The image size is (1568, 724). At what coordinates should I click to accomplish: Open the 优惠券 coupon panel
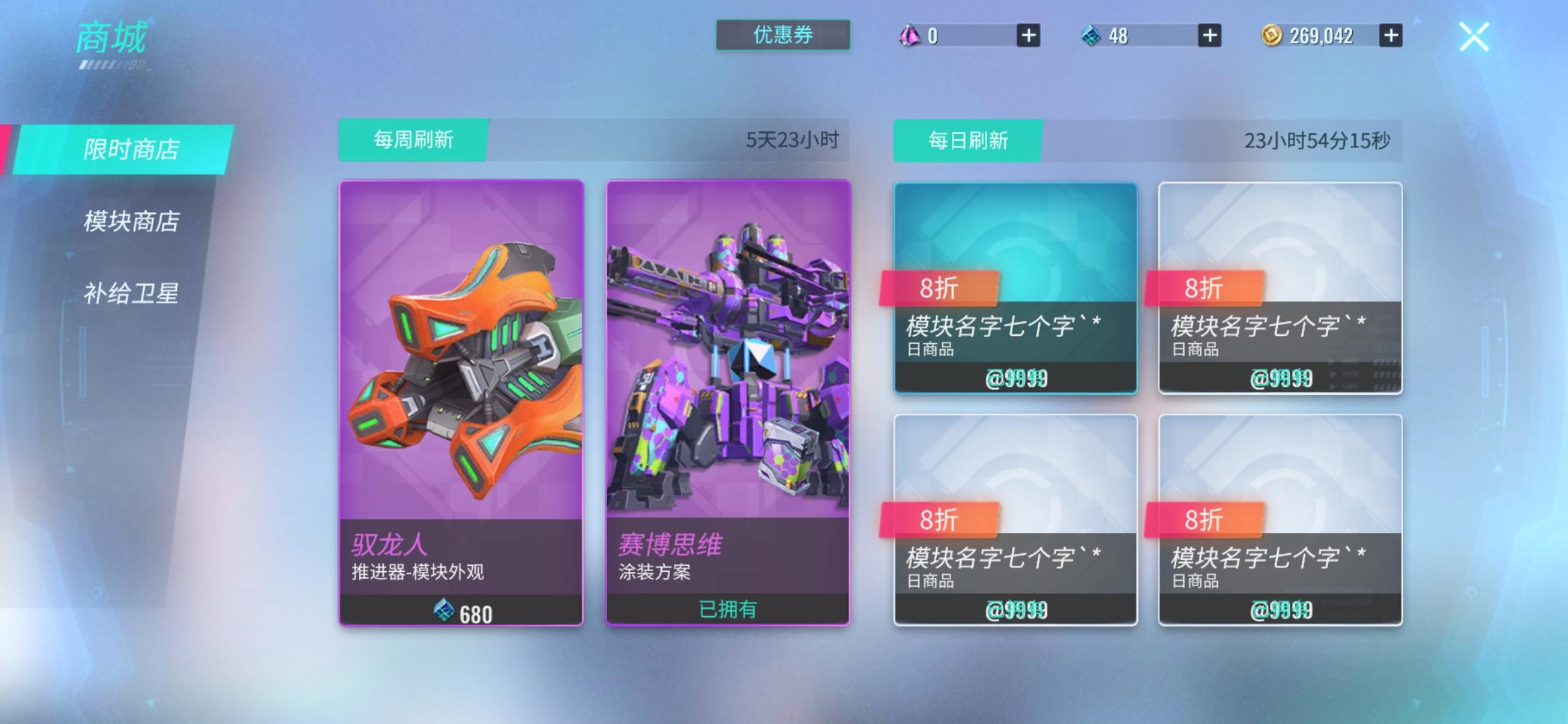pyautogui.click(x=782, y=36)
